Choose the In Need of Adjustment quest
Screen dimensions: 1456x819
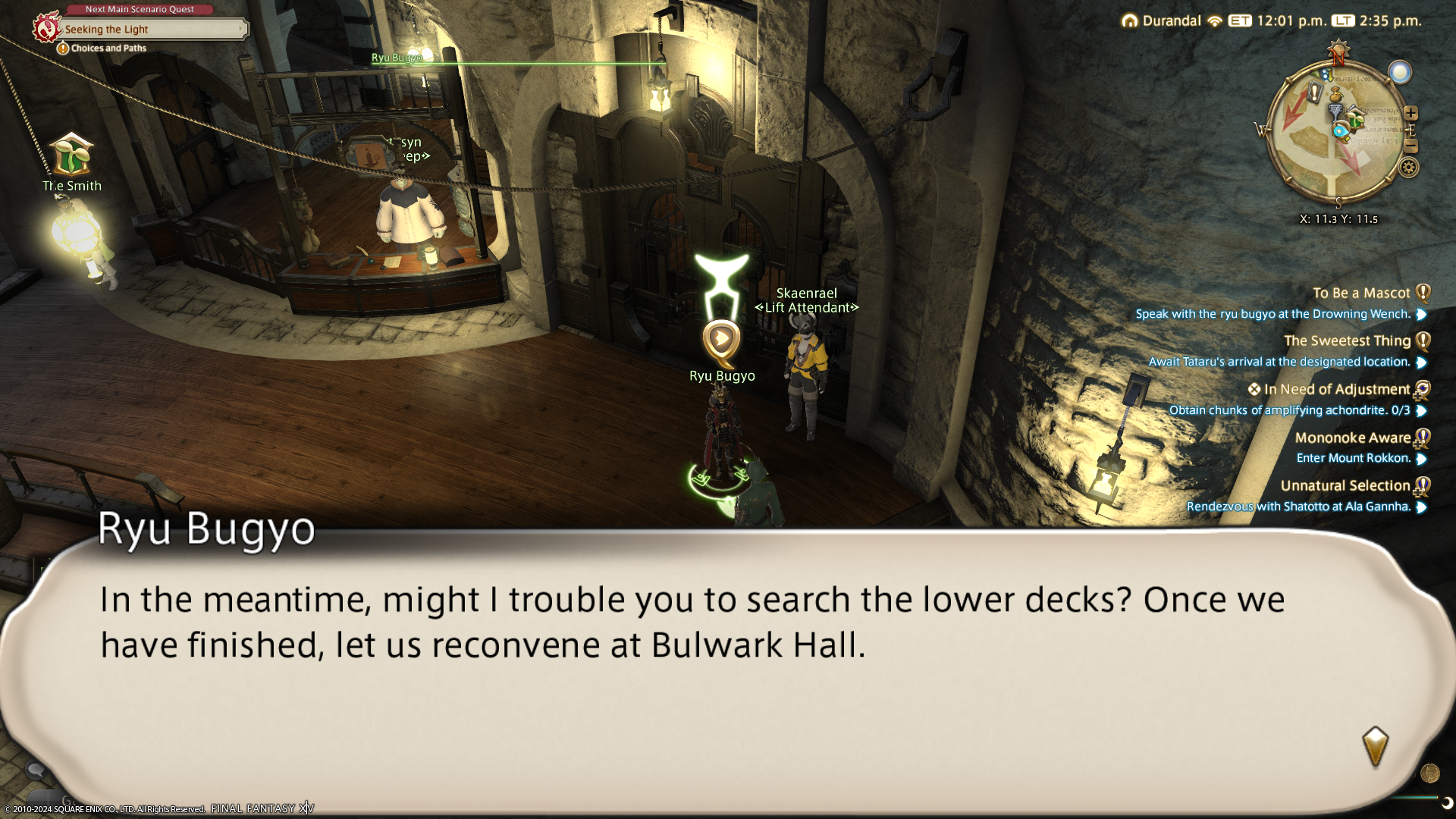1336,390
